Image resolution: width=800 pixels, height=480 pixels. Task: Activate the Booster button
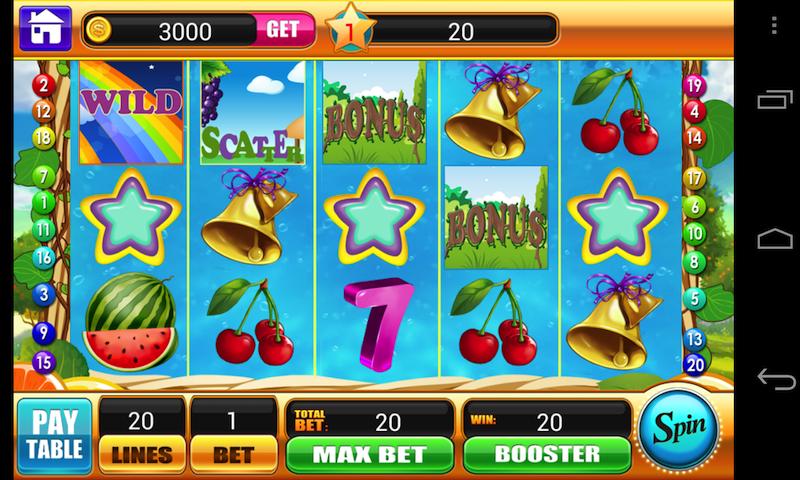545,453
